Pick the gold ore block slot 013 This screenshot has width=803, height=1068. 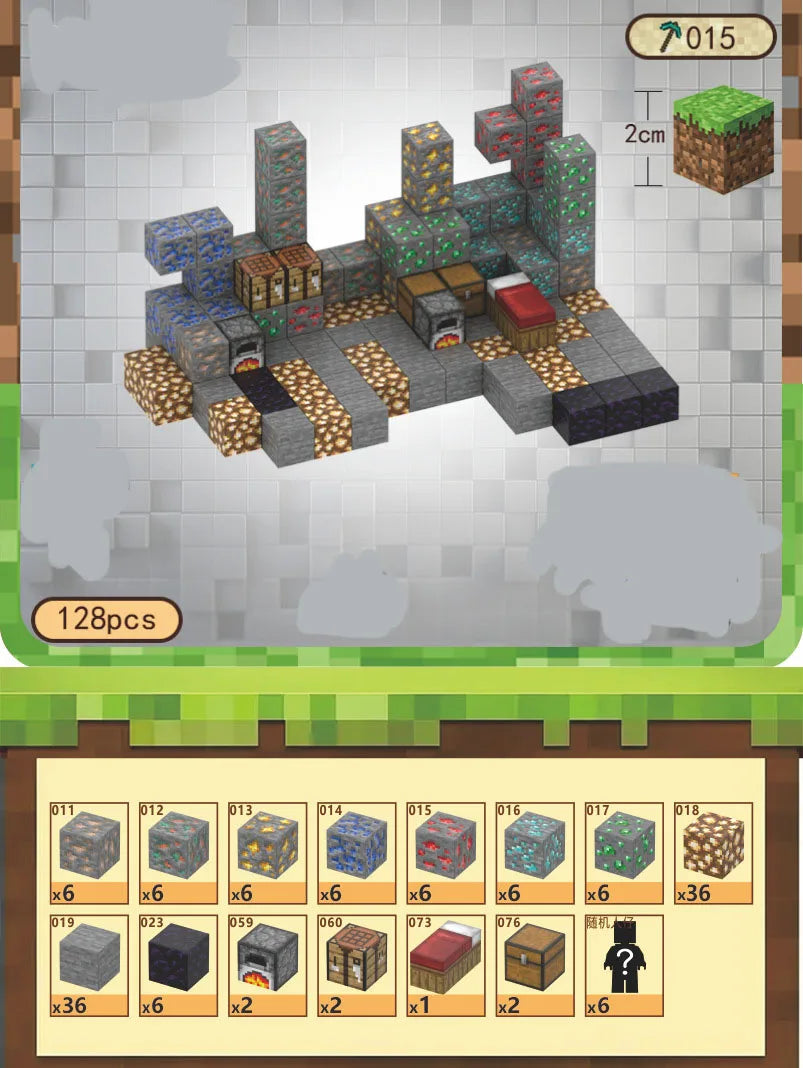267,853
